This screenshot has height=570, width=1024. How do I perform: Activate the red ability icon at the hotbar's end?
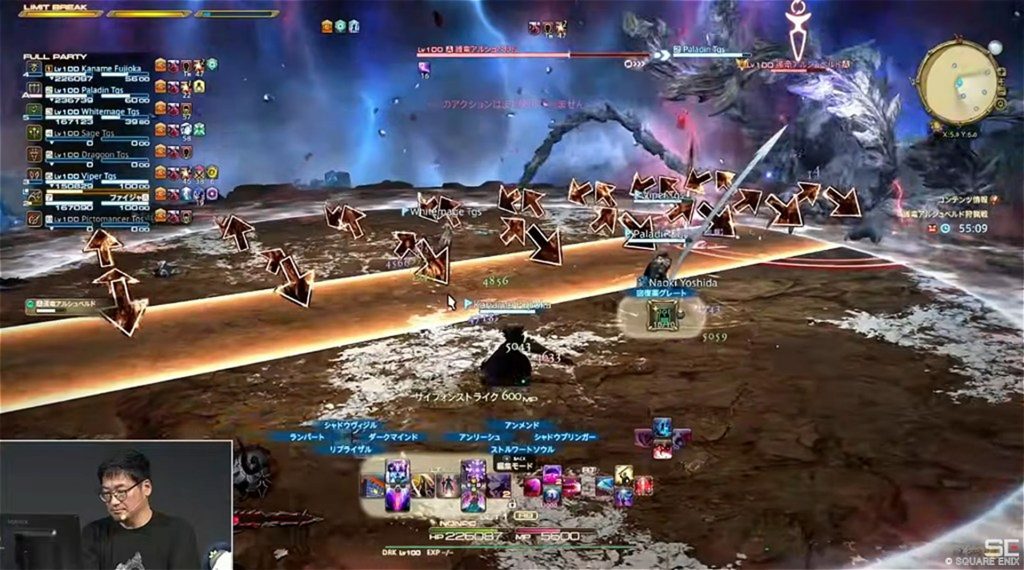[x=644, y=486]
